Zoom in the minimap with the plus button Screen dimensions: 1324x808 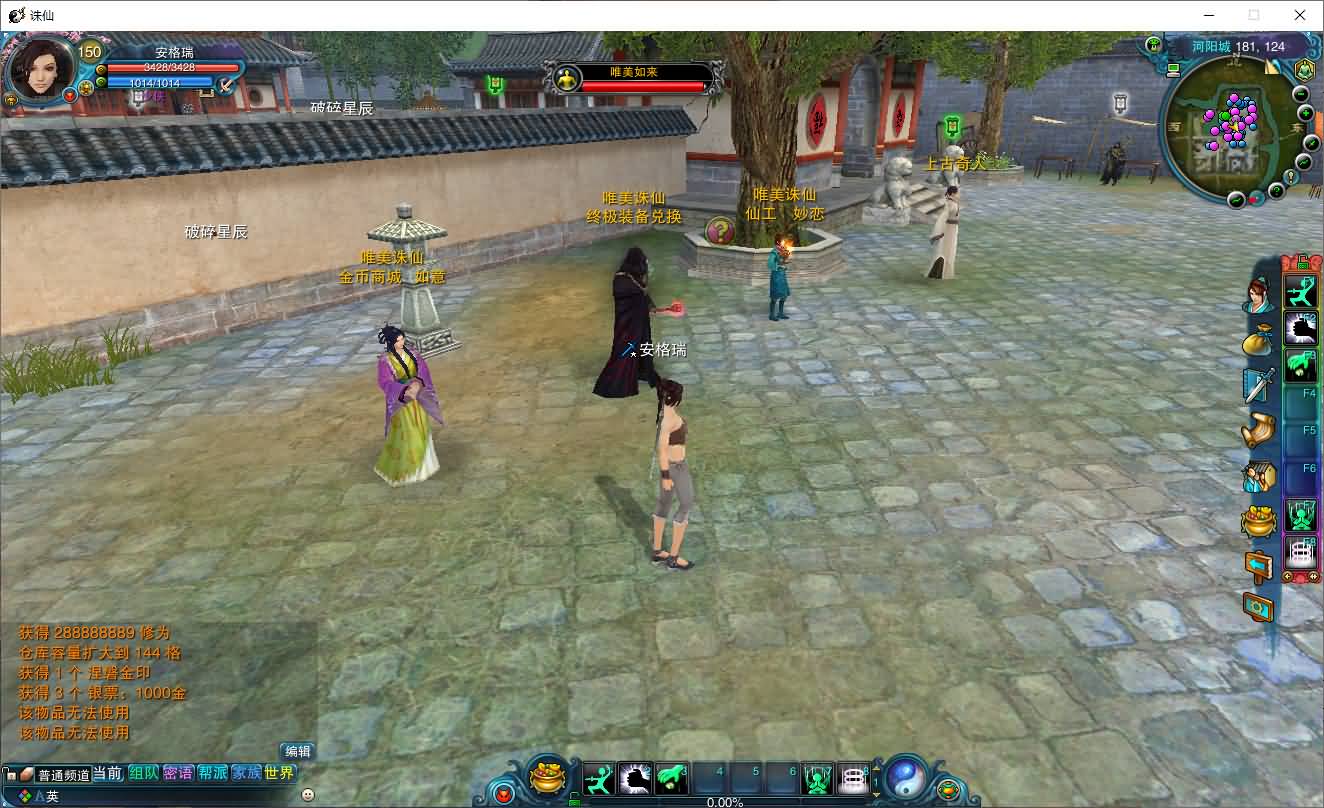click(1305, 113)
